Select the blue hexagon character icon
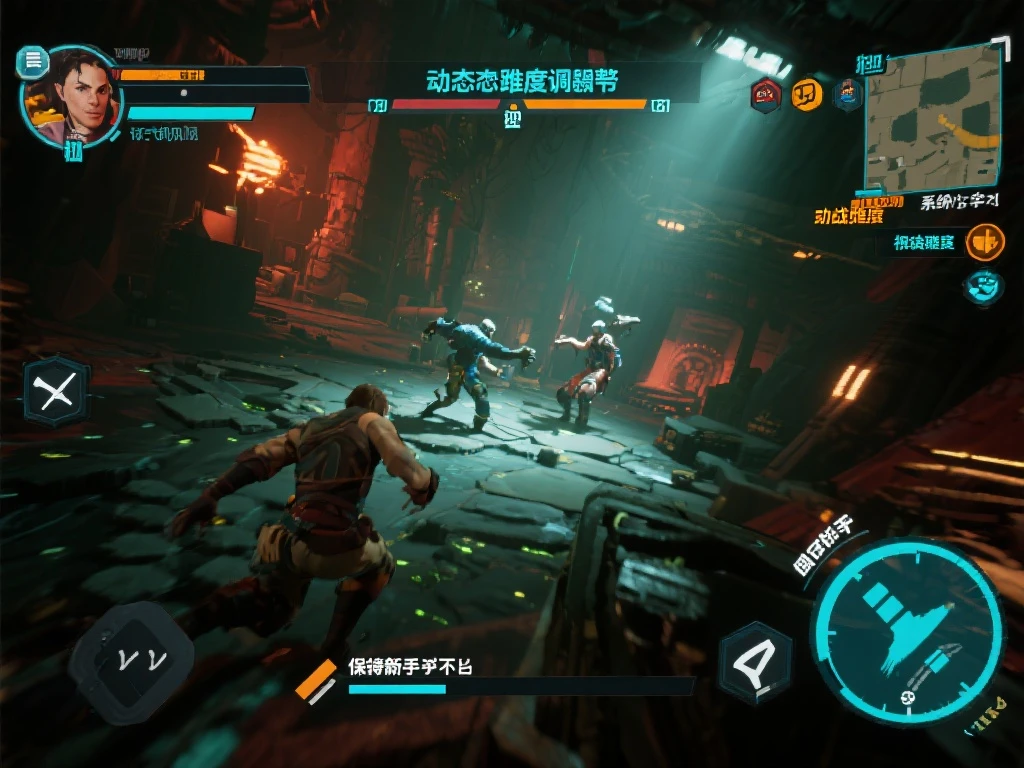The width and height of the screenshot is (1024, 768). [848, 95]
